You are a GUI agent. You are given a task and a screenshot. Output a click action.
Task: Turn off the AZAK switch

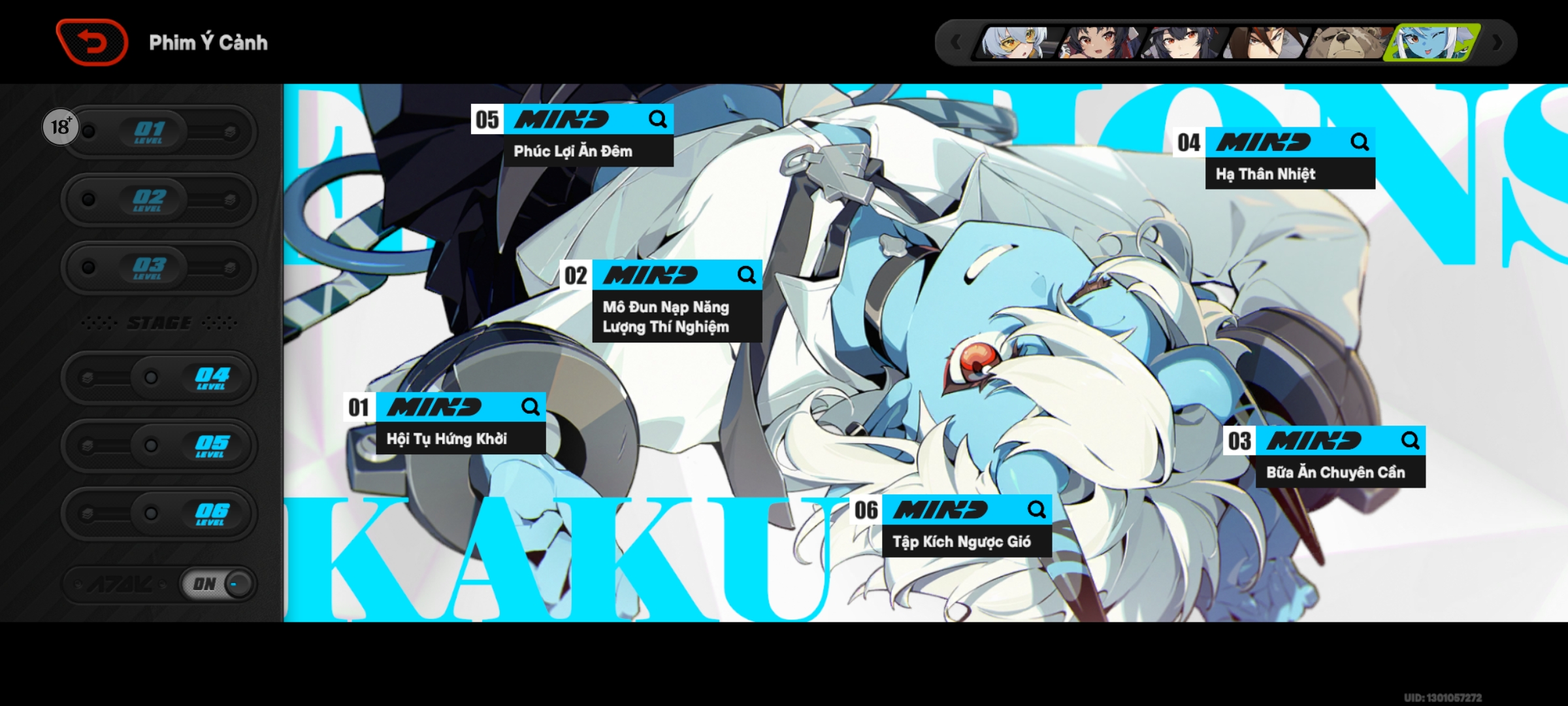coord(216,584)
